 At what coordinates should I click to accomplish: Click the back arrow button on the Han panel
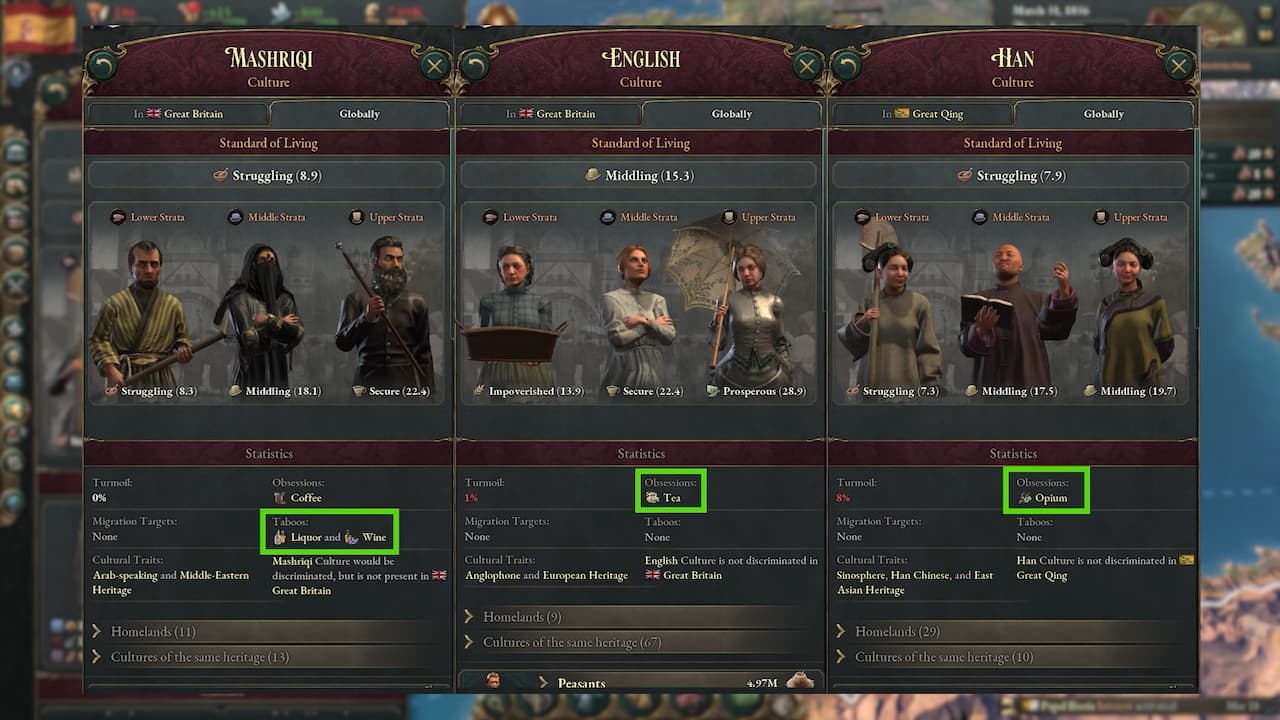point(847,64)
